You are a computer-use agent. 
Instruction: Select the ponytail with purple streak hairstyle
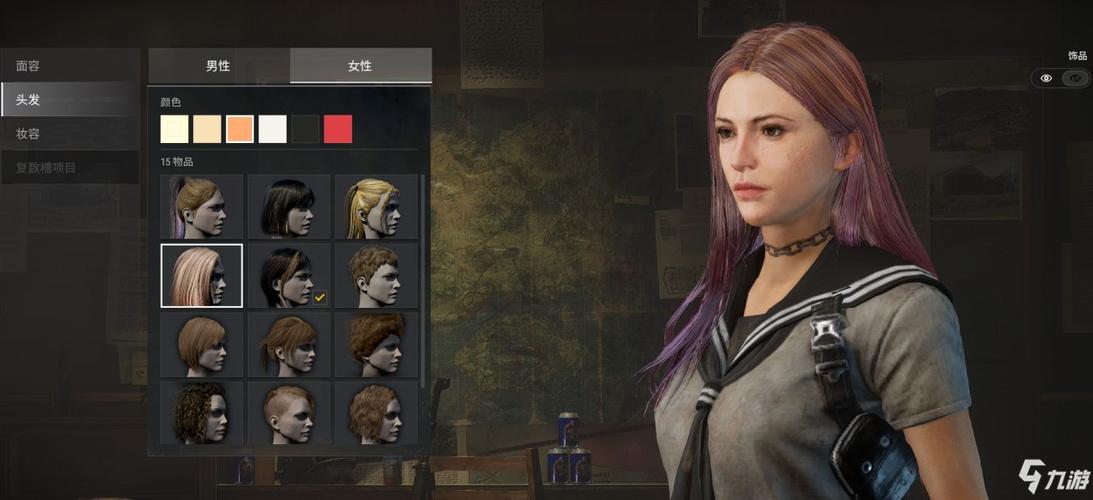(x=202, y=207)
